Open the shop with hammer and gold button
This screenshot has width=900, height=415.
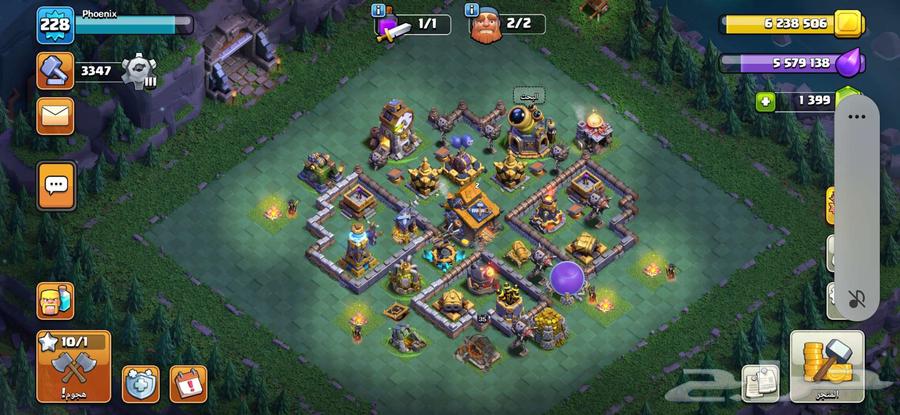pos(826,366)
